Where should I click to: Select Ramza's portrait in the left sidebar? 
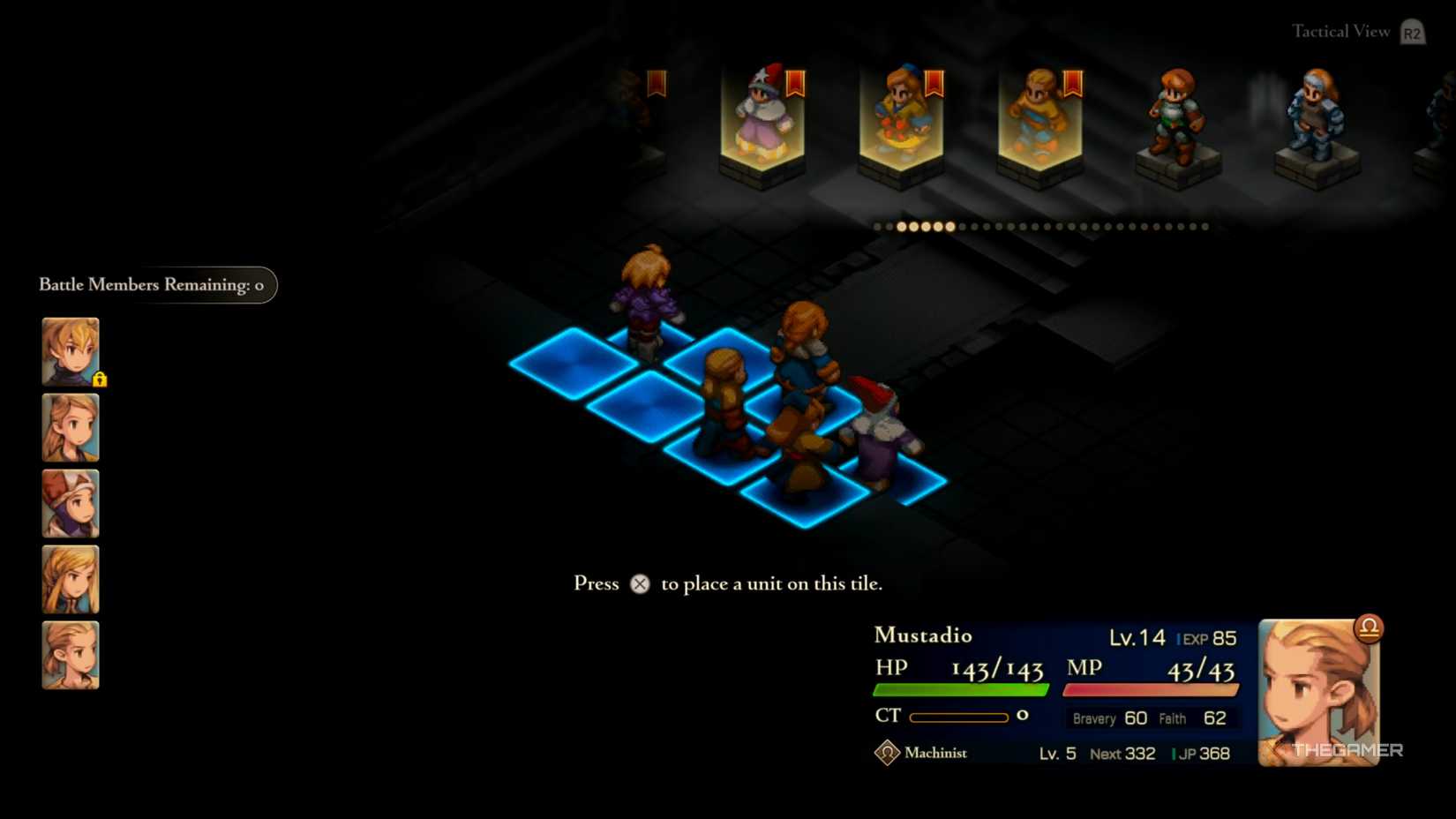(70, 349)
